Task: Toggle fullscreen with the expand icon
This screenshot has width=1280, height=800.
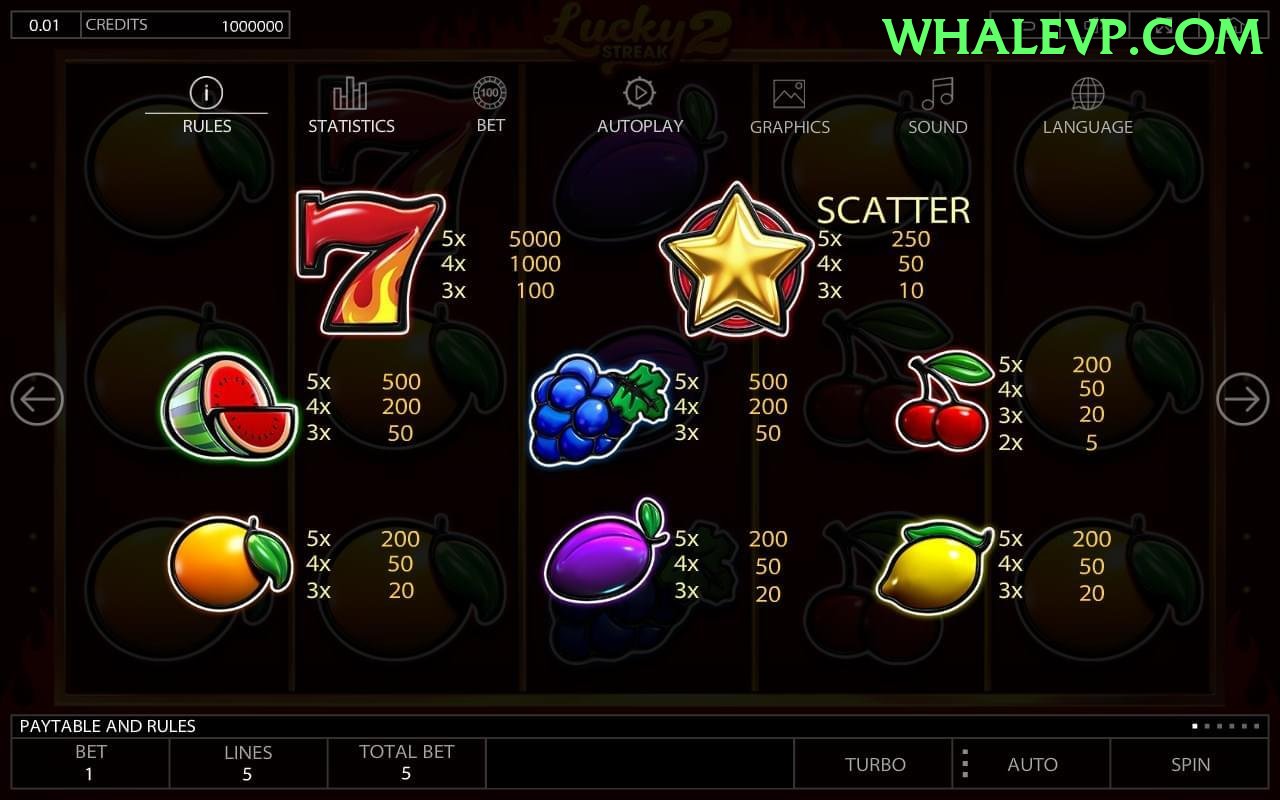Action: click(1163, 23)
